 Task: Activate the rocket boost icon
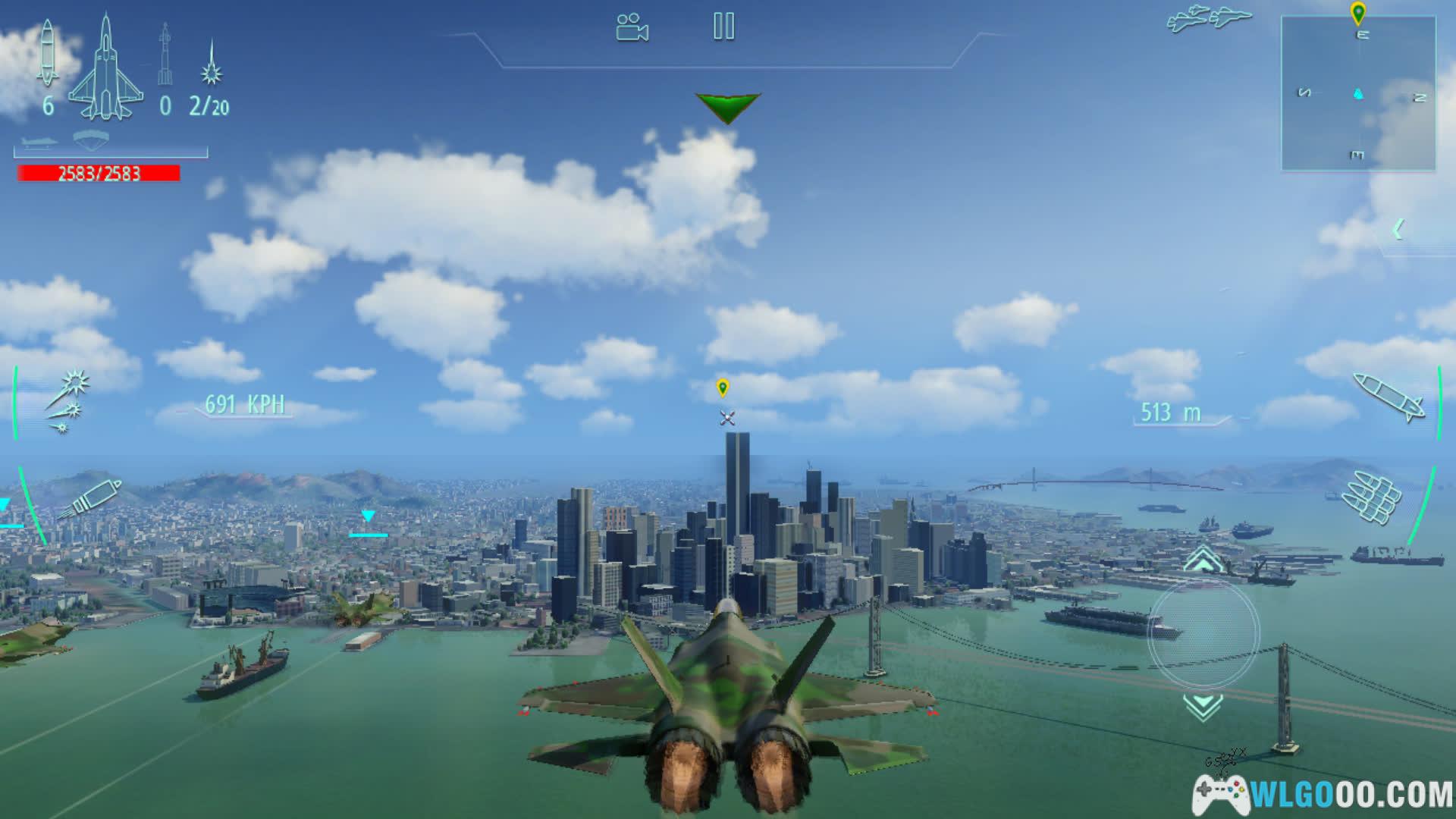(x=89, y=498)
